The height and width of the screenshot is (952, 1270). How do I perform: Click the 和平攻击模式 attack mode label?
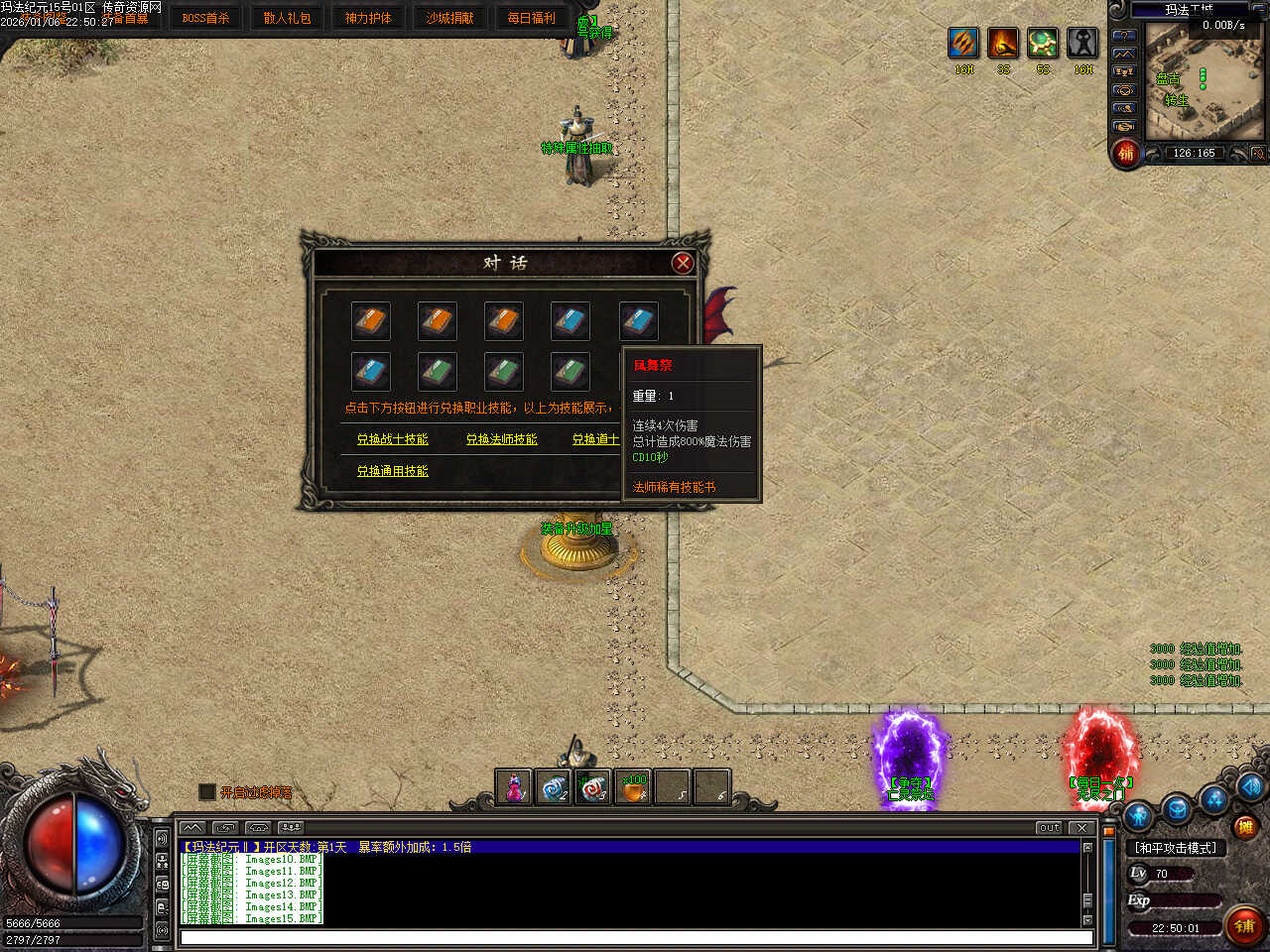pyautogui.click(x=1176, y=848)
